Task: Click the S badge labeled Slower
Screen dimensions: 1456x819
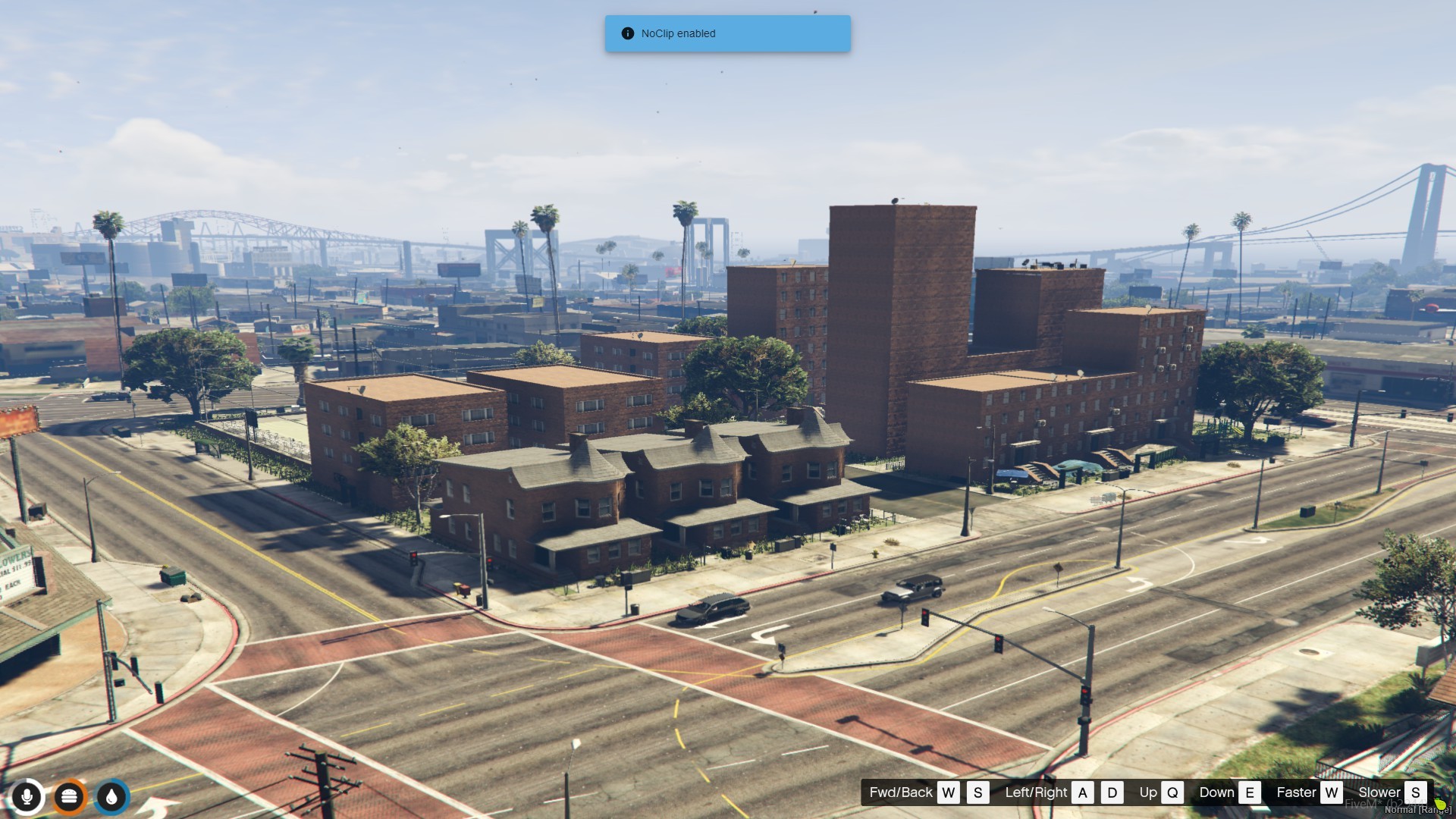Action: click(1416, 792)
